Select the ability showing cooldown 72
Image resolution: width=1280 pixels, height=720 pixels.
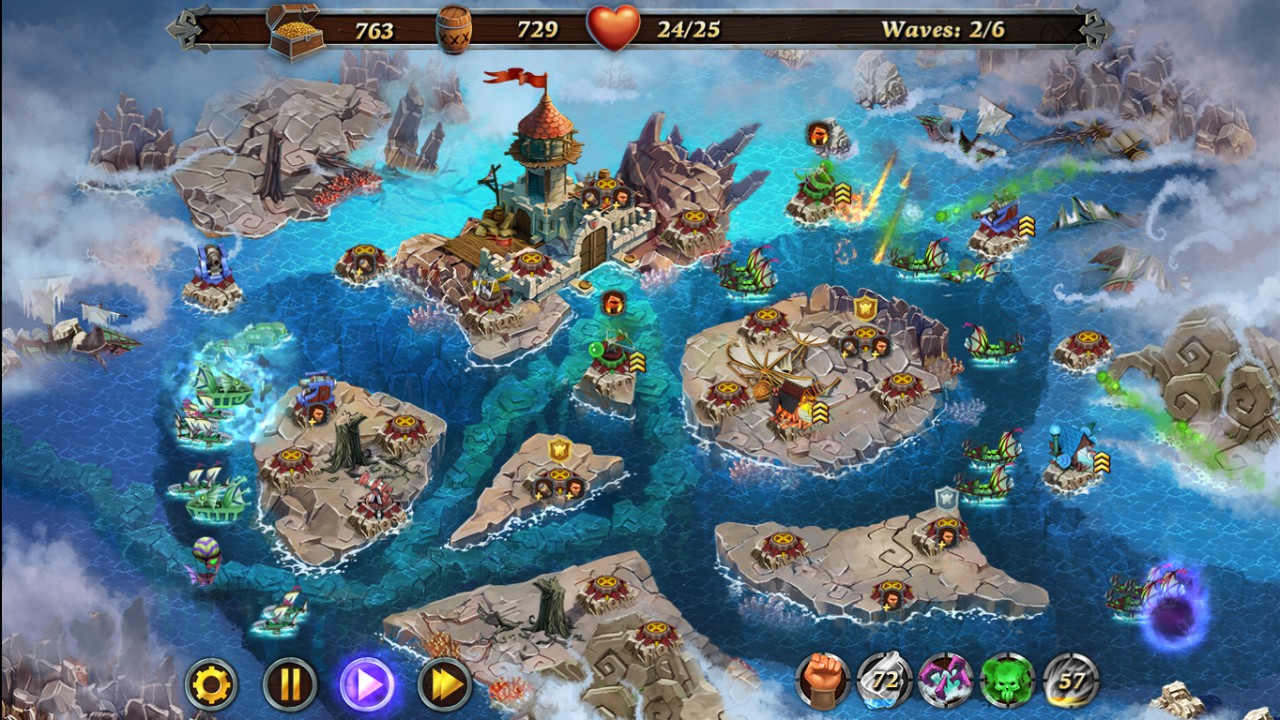[x=884, y=682]
